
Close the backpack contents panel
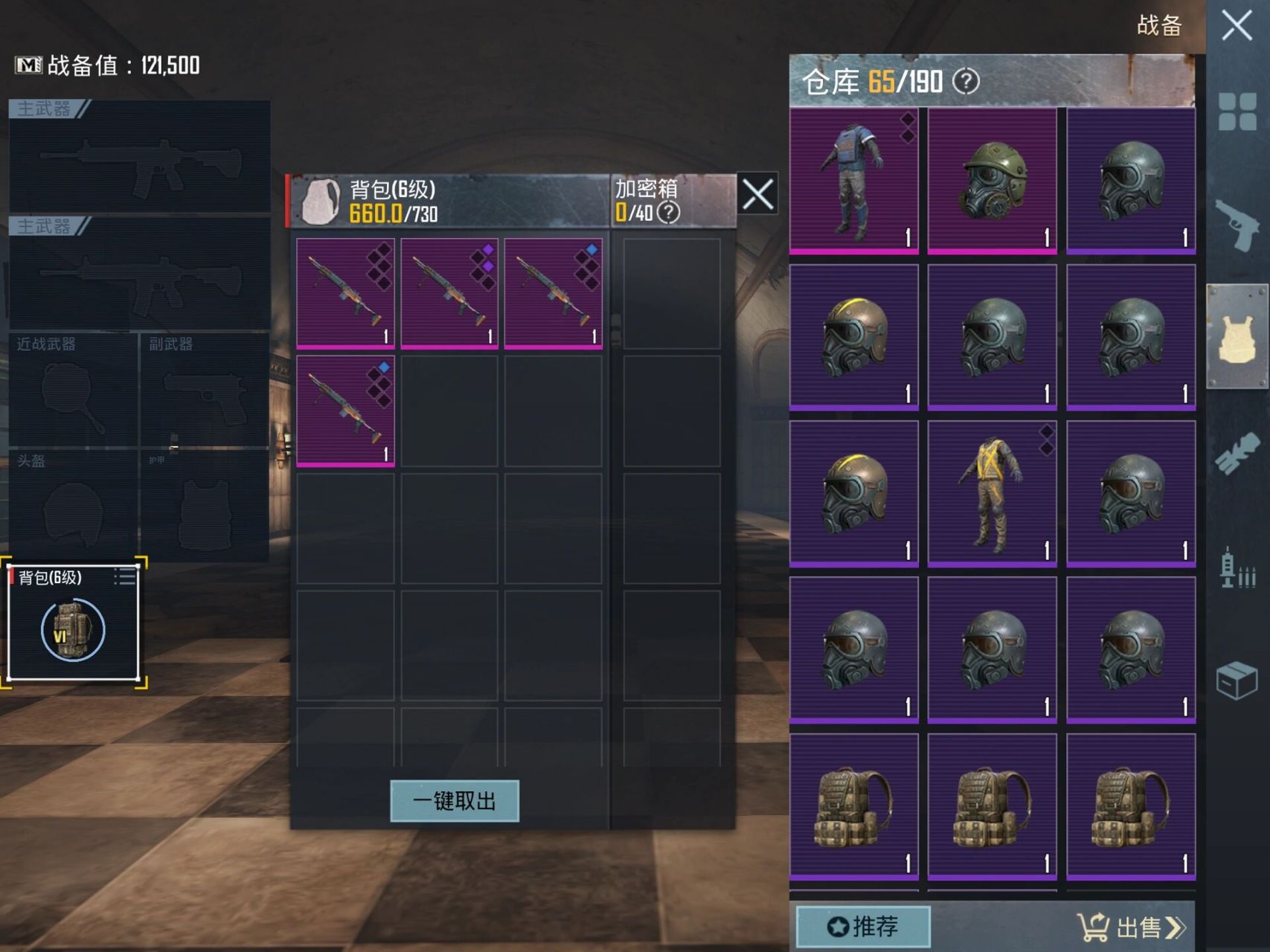click(757, 196)
